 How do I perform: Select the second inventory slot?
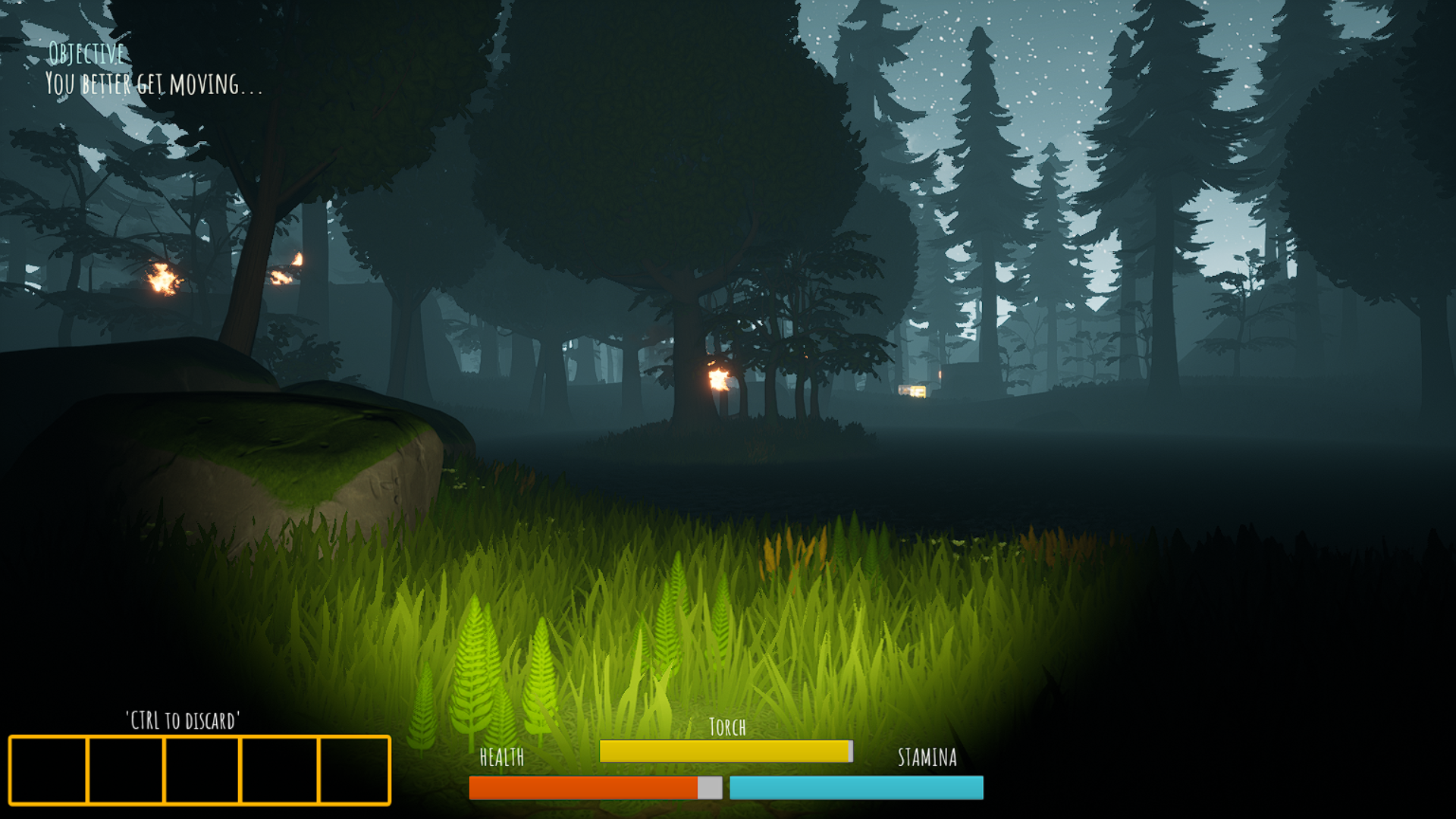click(x=126, y=770)
